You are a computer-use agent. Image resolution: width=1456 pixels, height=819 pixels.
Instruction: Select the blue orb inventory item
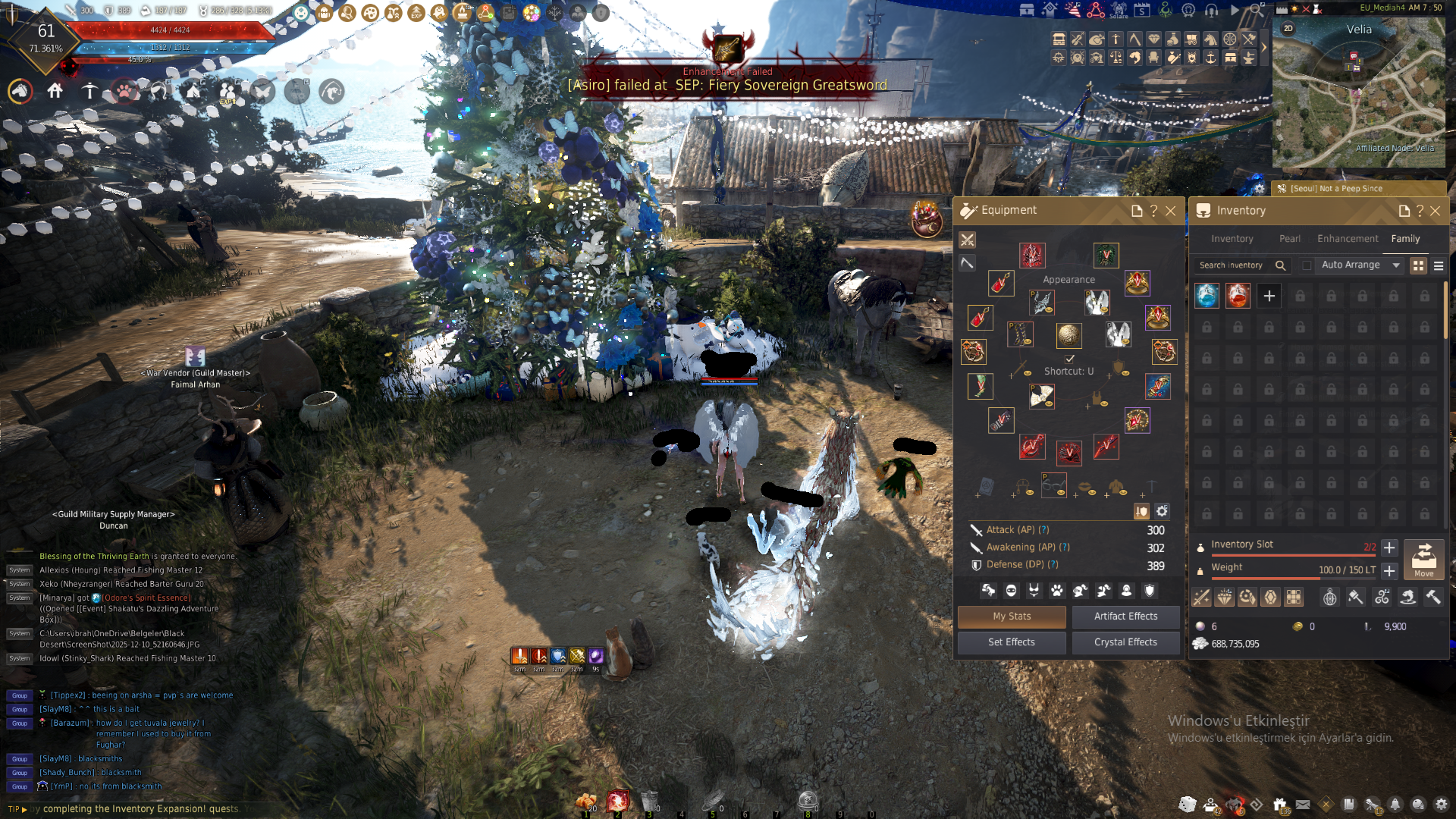point(1207,296)
